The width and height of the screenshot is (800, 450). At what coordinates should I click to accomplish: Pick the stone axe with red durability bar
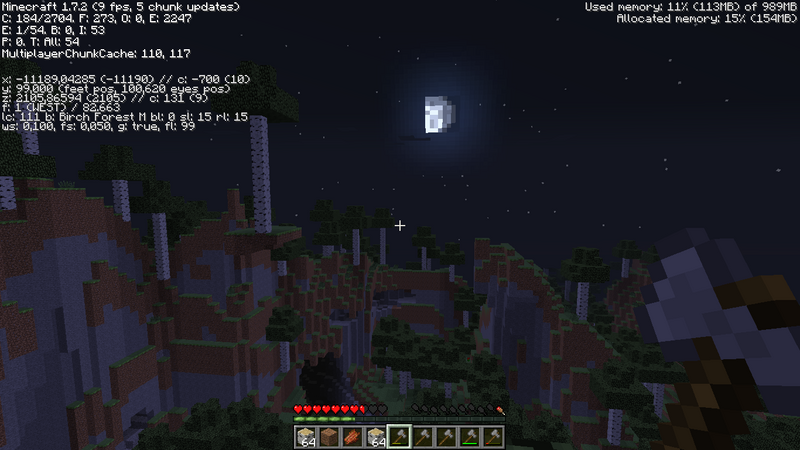492,437
